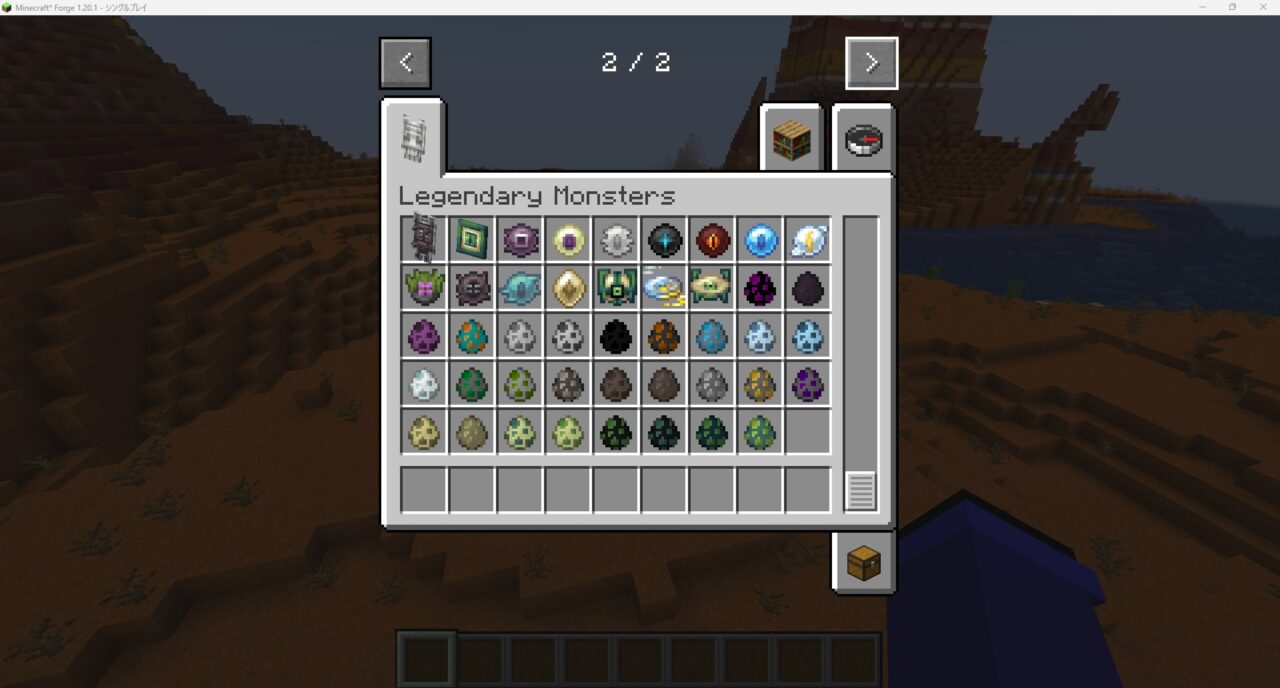
Task: Grab the scroll bar handle
Action: tap(860, 491)
